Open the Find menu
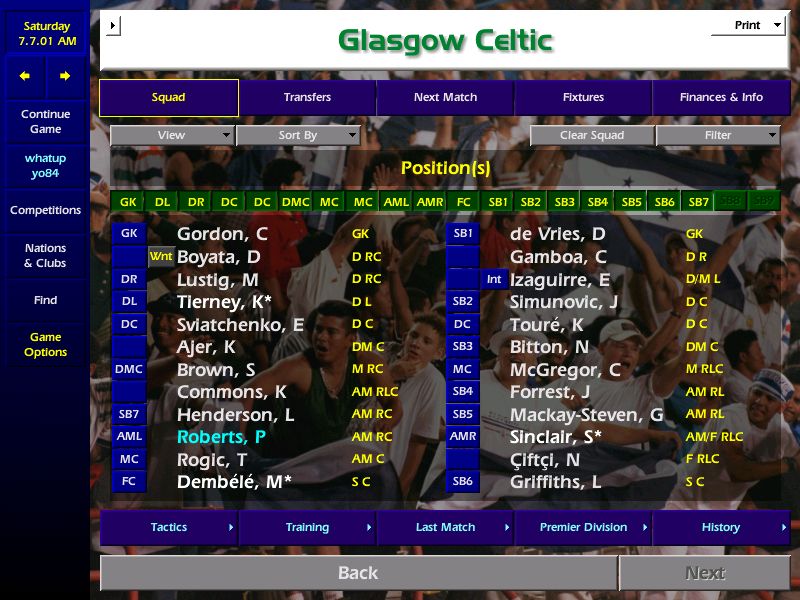This screenshot has width=800, height=600. (45, 300)
